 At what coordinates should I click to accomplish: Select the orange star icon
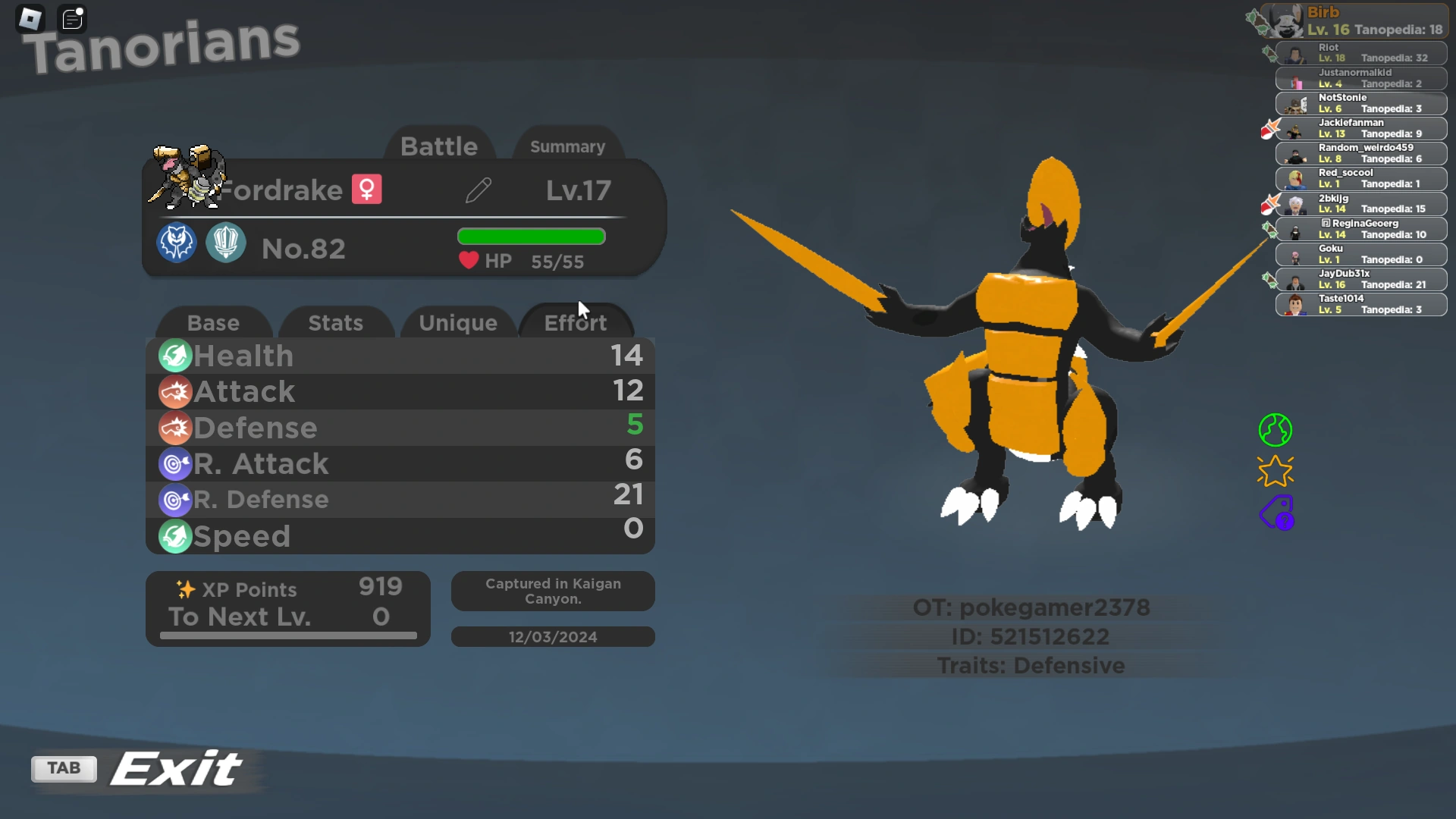(x=1276, y=470)
